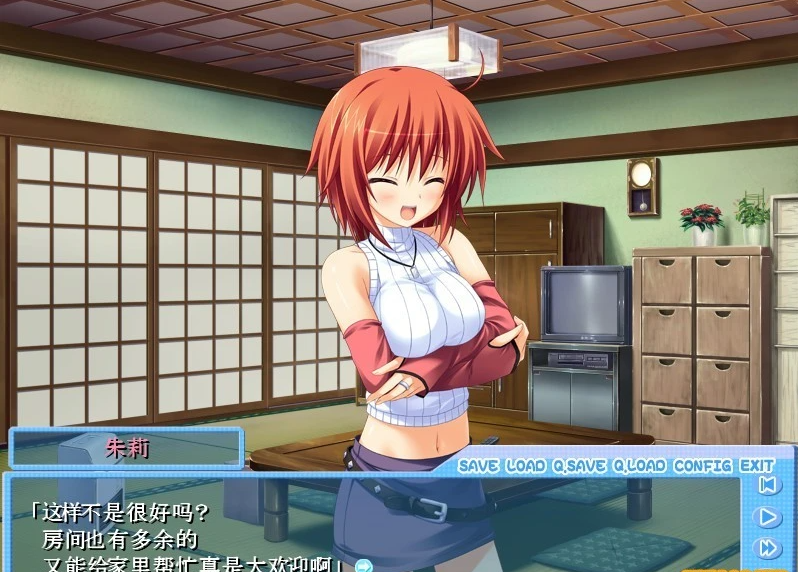This screenshot has width=798, height=572.
Task: Start auto-play with the single triangle button
Action: 768,517
